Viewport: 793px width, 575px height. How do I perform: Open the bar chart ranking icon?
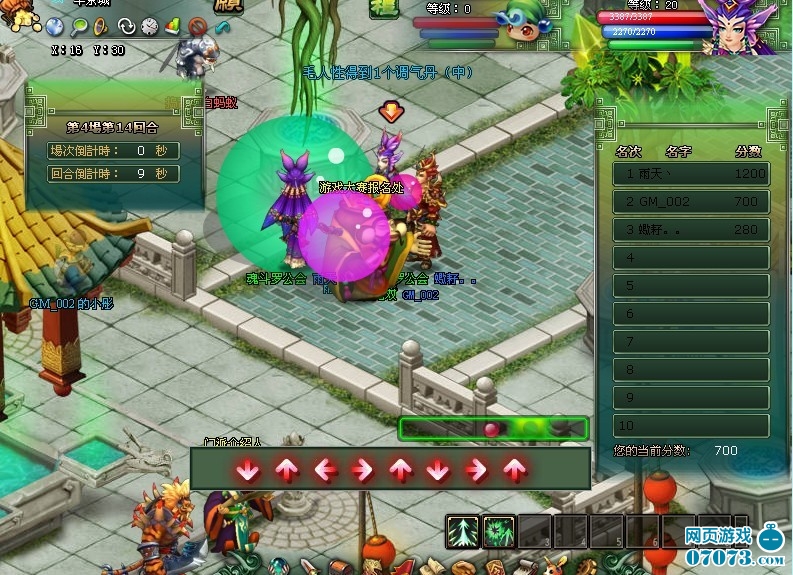pyautogui.click(x=172, y=26)
